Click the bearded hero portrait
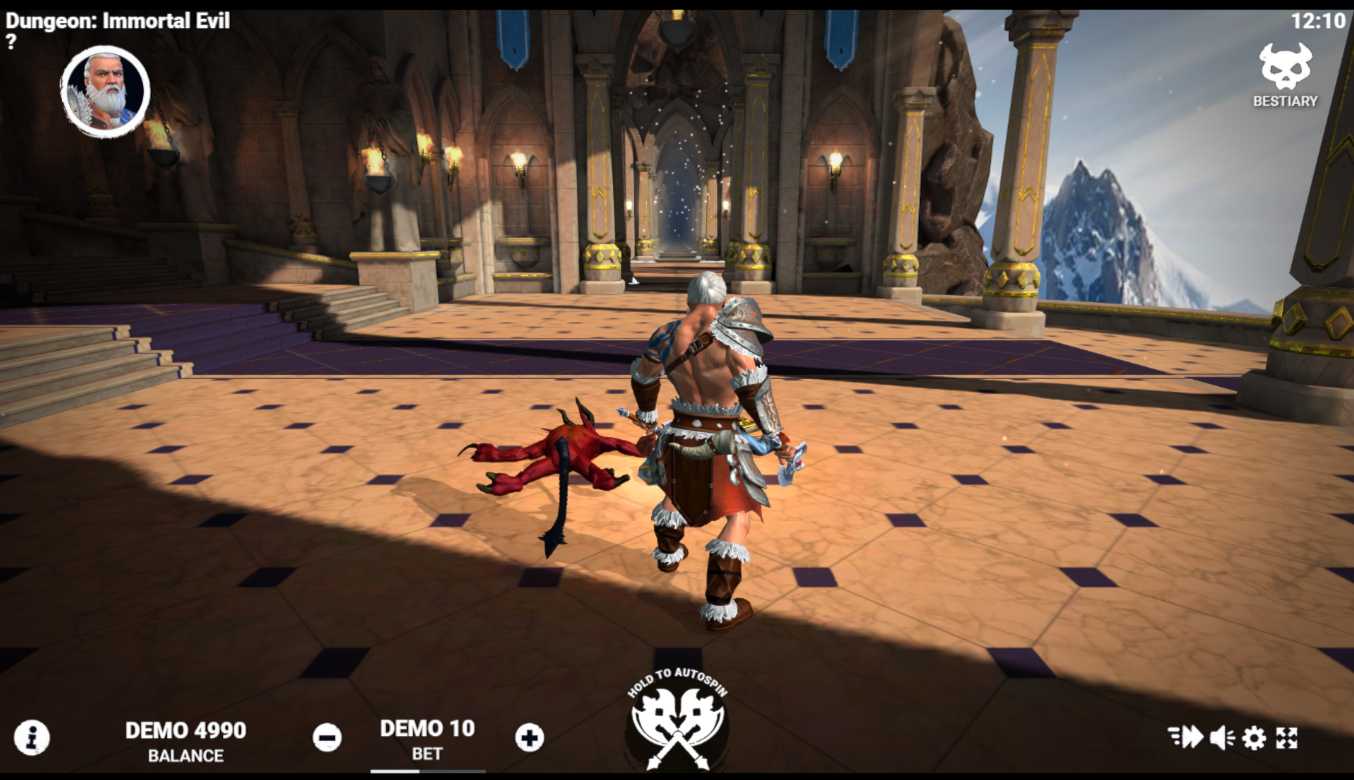Image resolution: width=1354 pixels, height=780 pixels. [105, 91]
